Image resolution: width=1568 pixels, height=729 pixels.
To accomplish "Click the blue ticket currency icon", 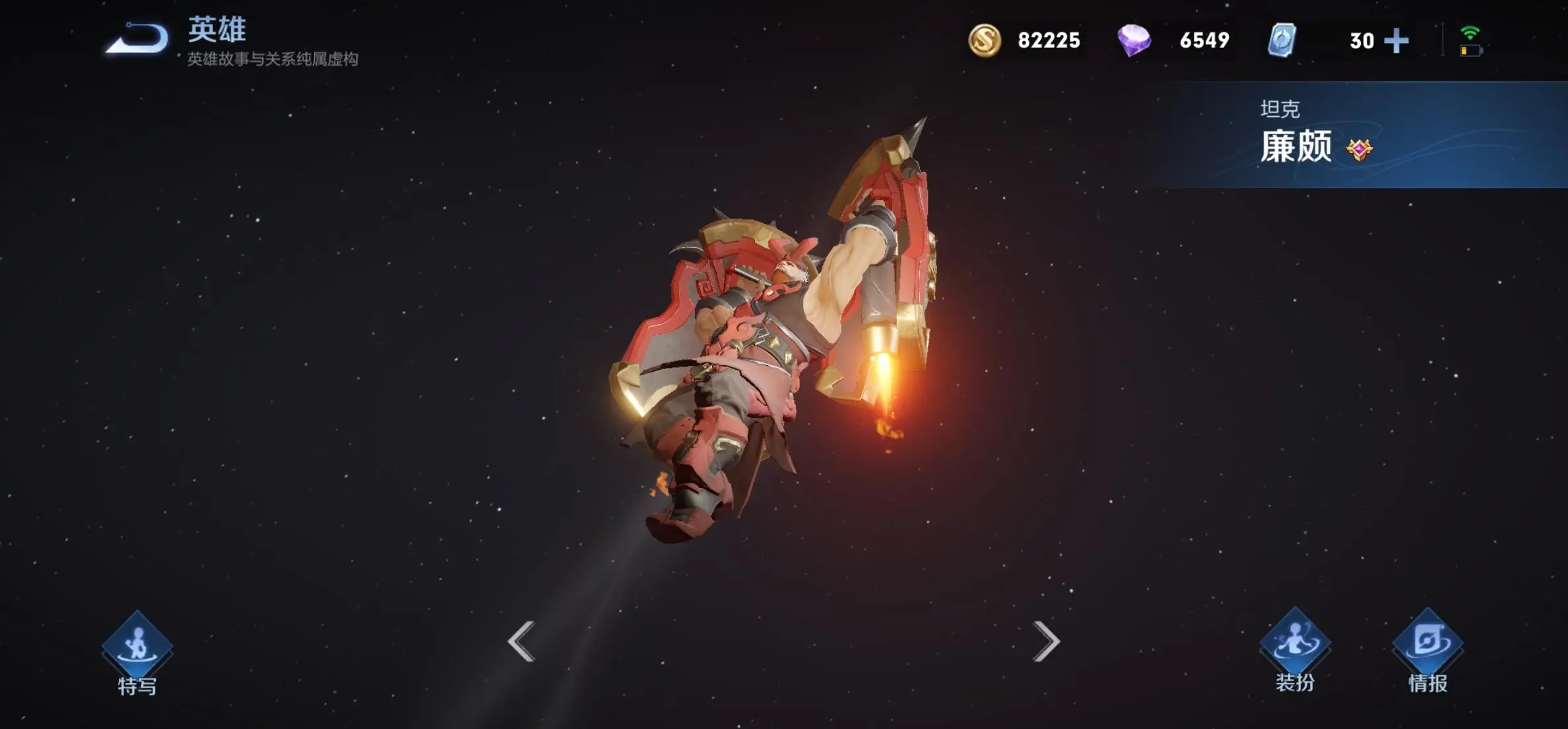I will [1282, 40].
